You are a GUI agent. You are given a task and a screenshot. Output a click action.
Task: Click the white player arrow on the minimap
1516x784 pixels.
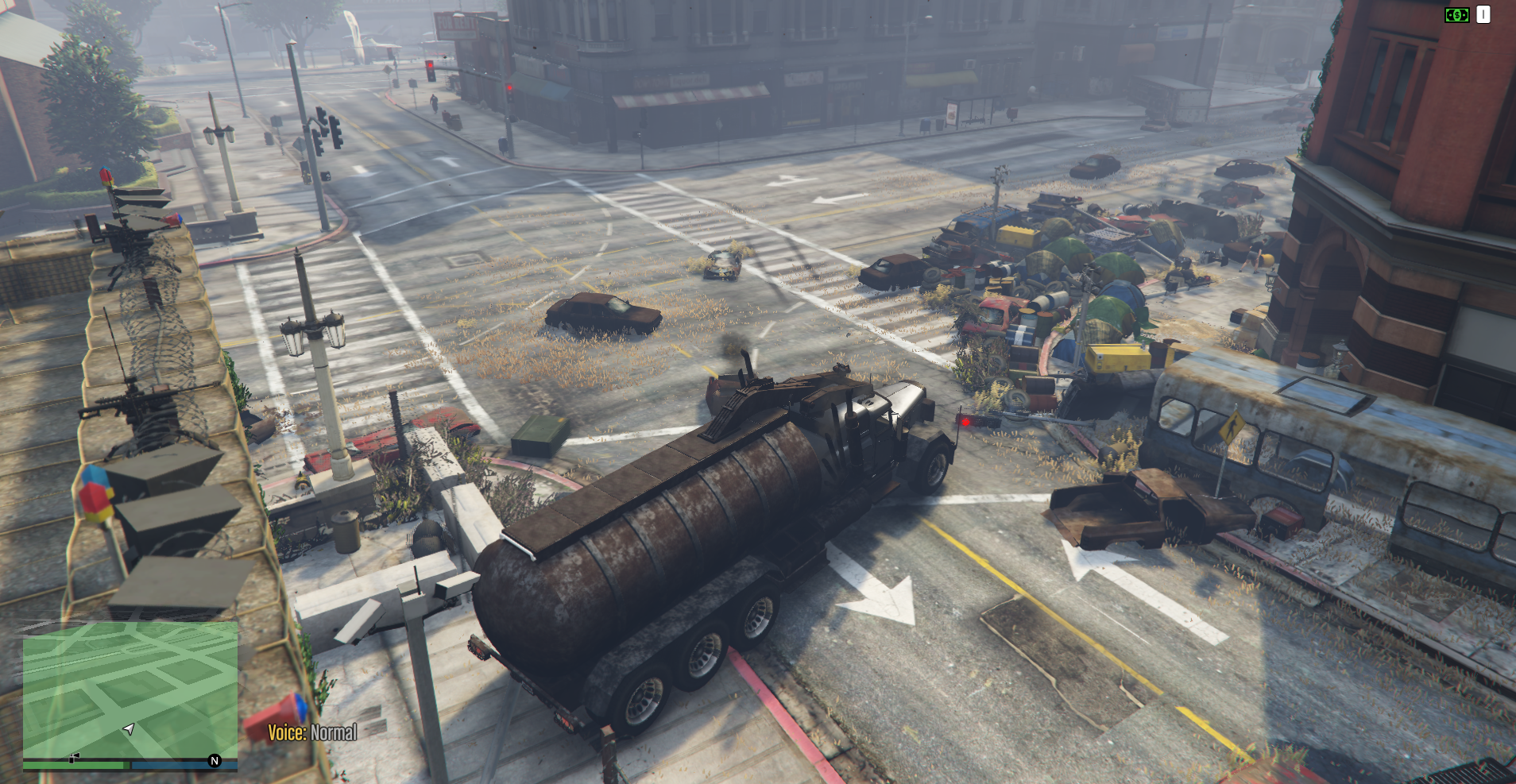click(129, 728)
